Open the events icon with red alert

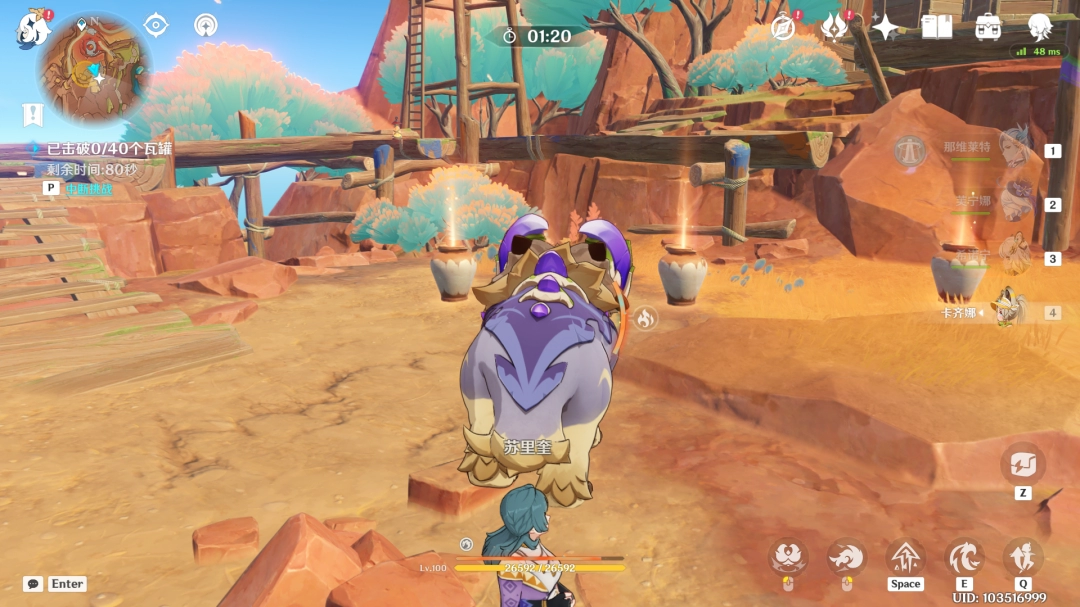click(x=834, y=27)
